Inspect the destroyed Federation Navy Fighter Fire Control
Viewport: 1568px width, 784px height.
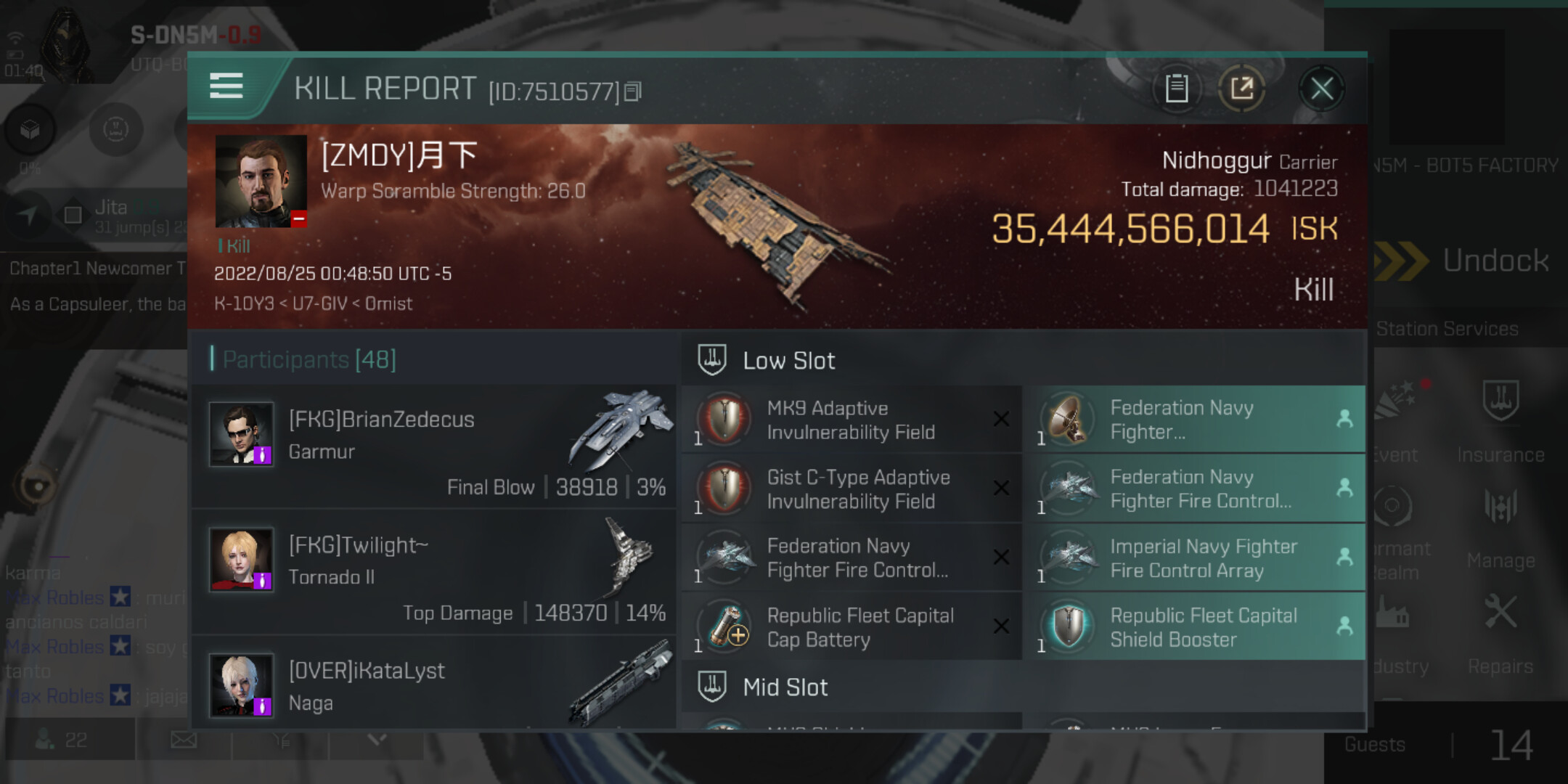click(851, 558)
